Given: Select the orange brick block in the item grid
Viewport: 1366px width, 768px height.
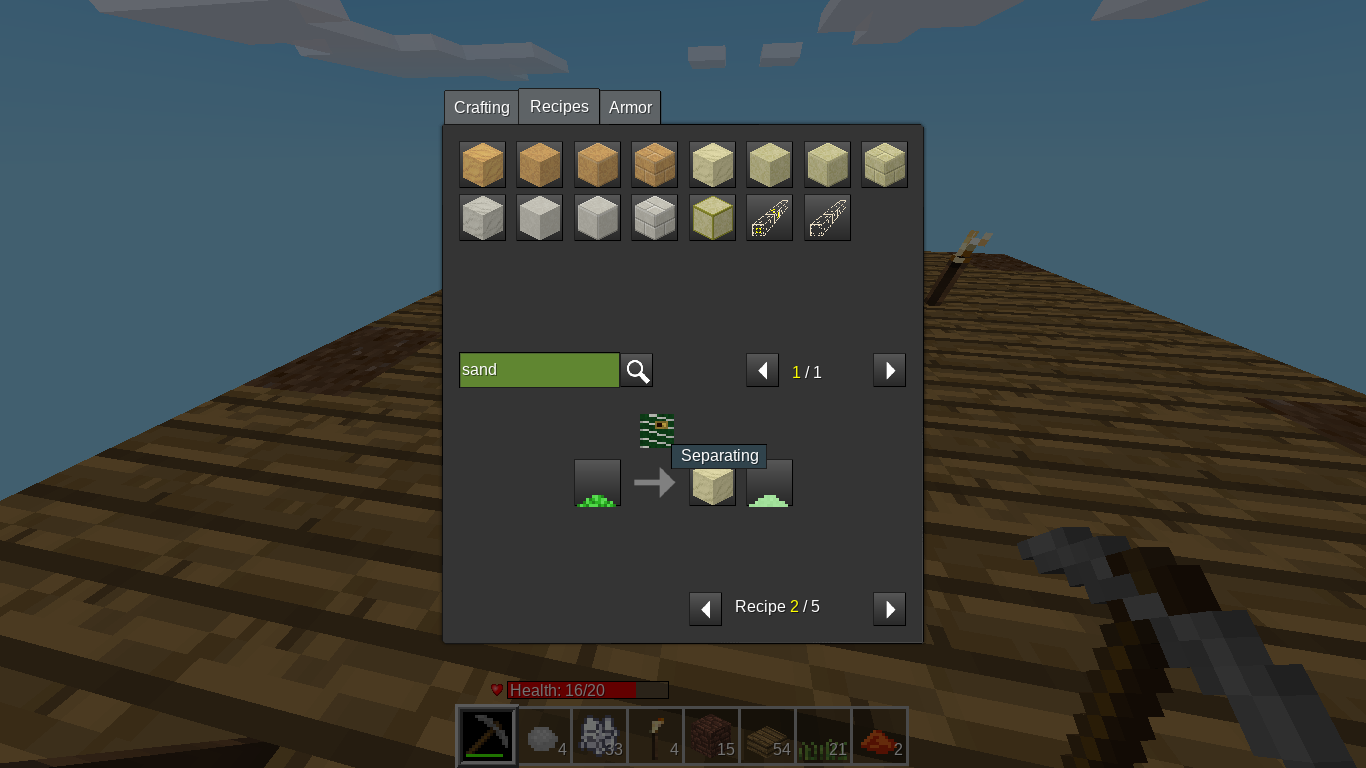Looking at the screenshot, I should pyautogui.click(x=655, y=165).
